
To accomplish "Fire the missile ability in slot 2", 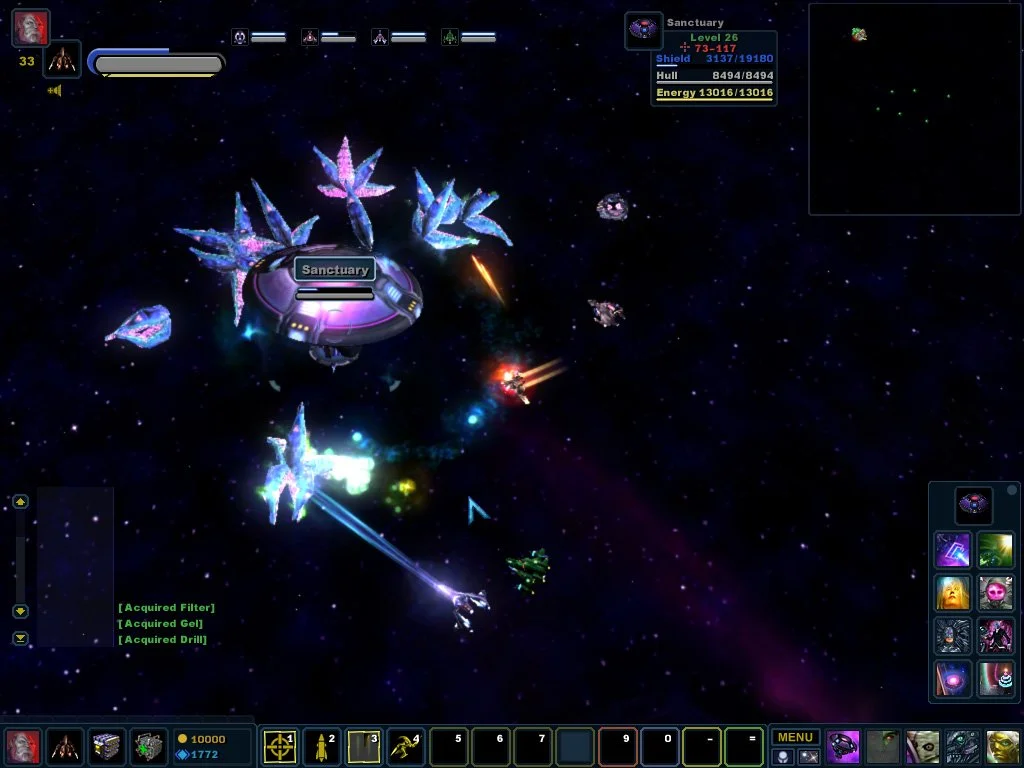I will [321, 746].
